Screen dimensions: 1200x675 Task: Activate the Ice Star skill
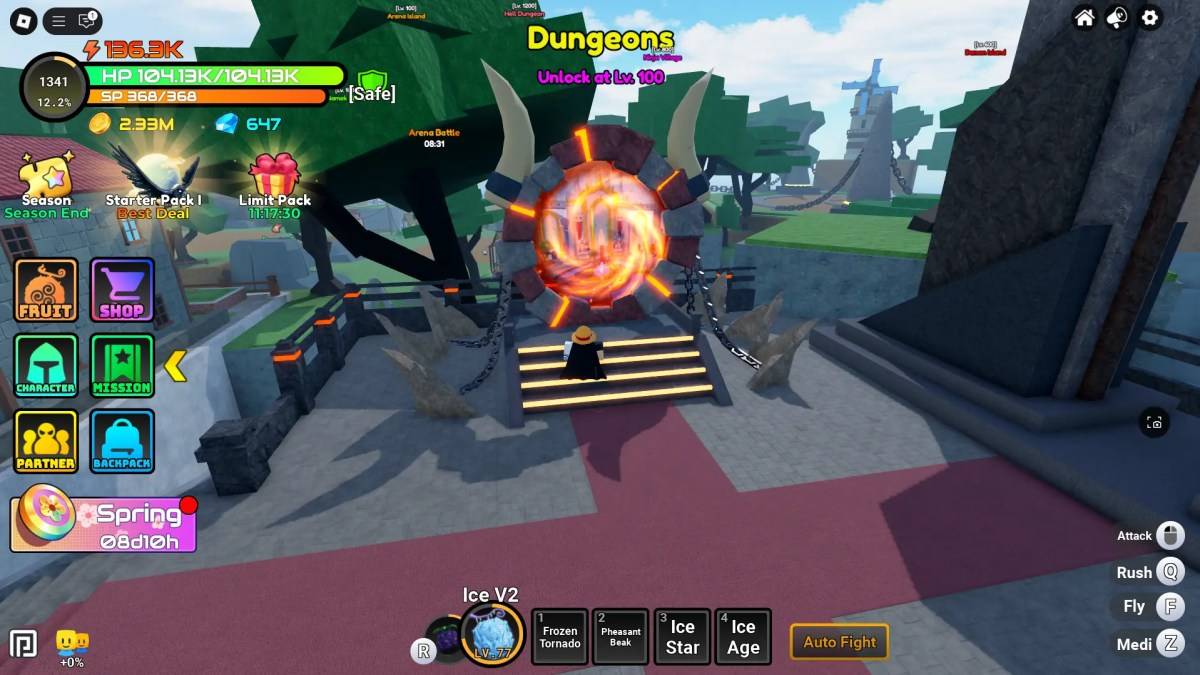(682, 637)
